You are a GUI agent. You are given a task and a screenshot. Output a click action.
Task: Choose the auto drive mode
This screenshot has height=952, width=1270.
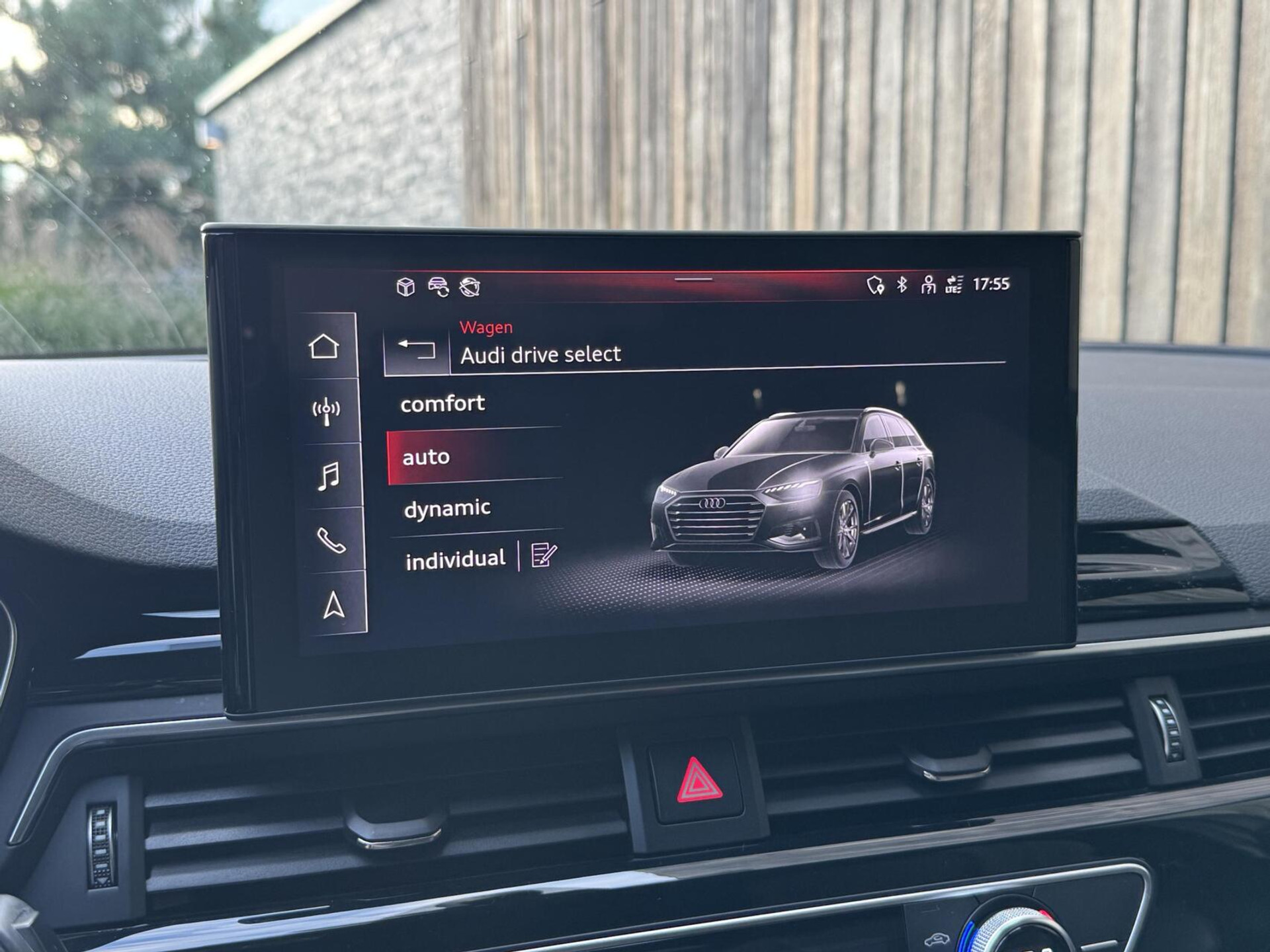pos(427,457)
